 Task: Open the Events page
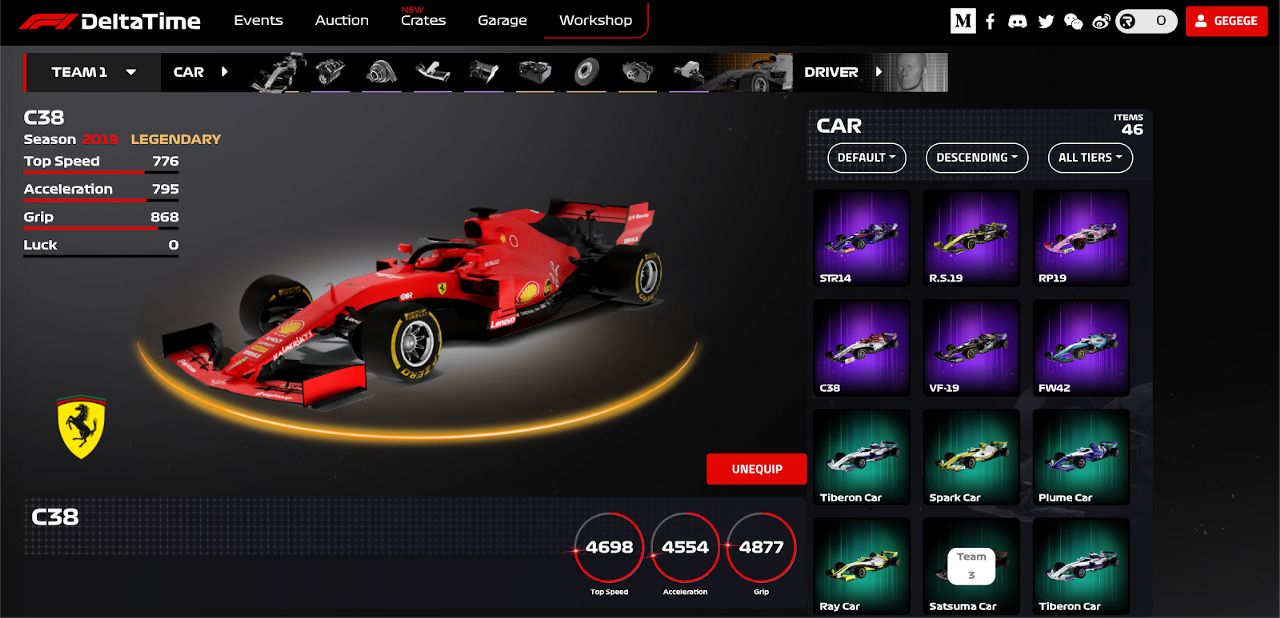pos(258,20)
